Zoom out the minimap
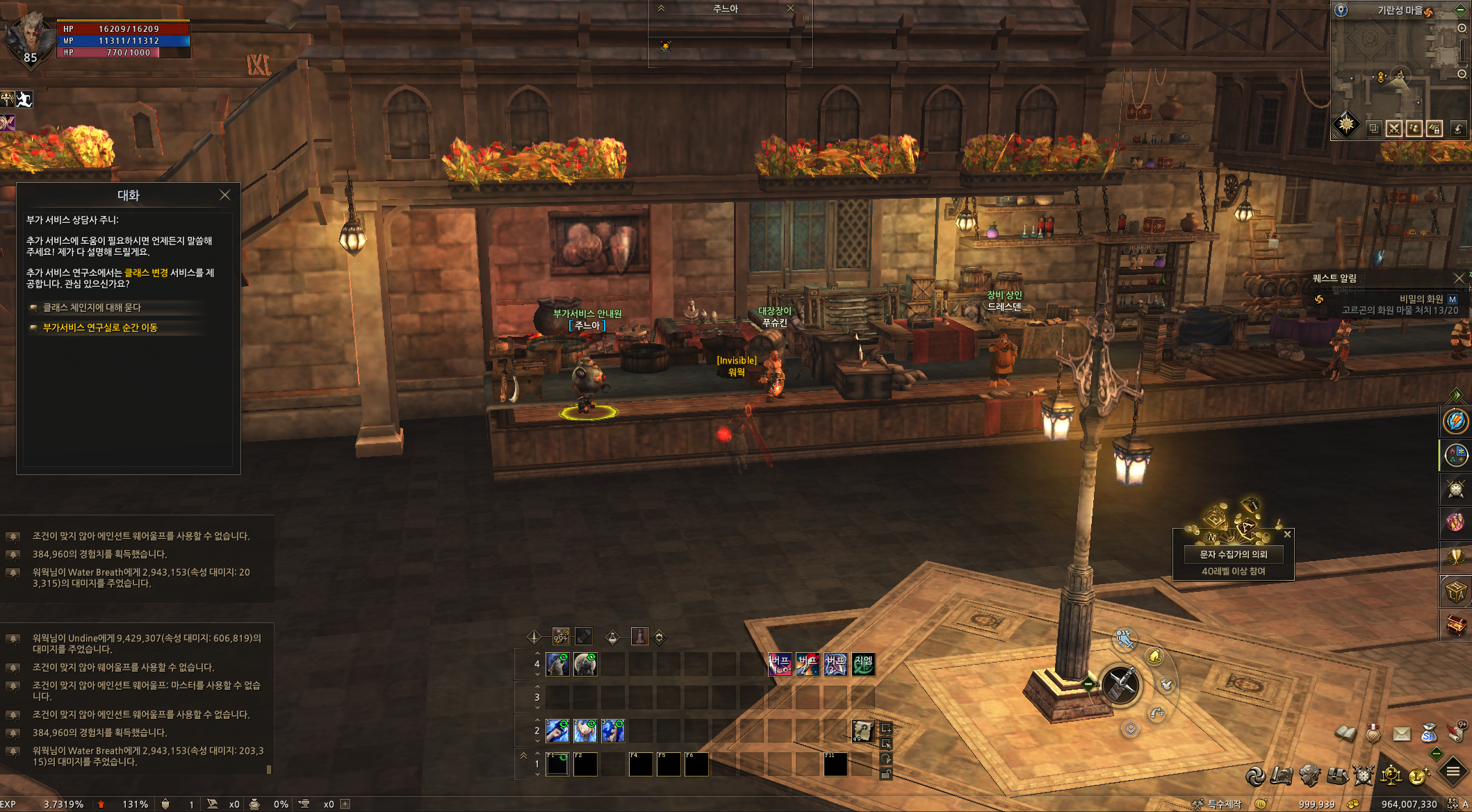 tap(1462, 74)
